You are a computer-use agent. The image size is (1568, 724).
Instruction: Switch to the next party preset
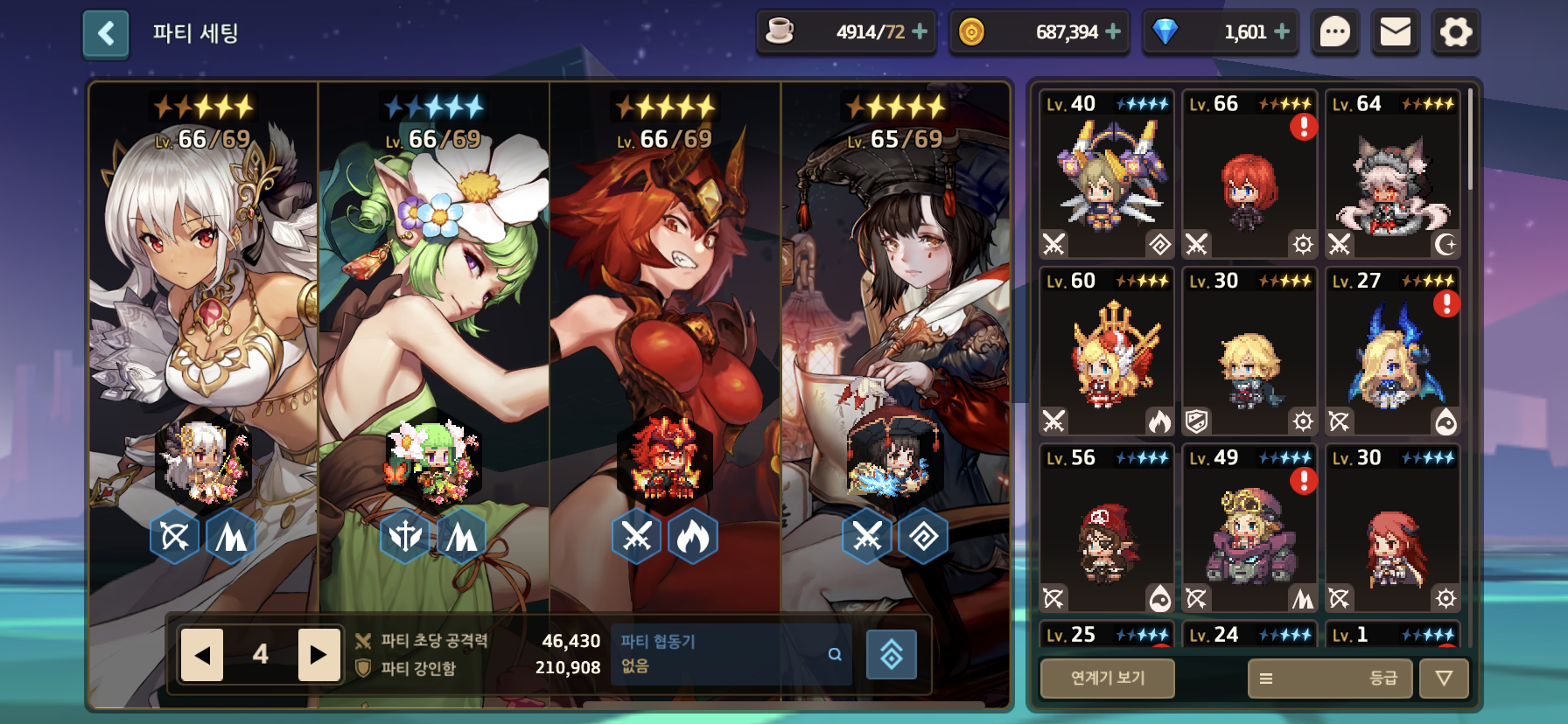318,655
